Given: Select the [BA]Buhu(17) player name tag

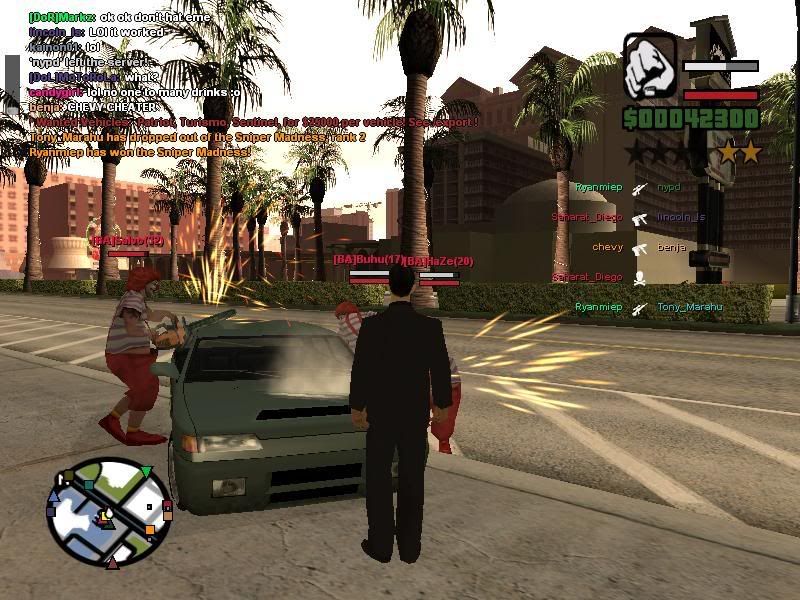Looking at the screenshot, I should [x=368, y=260].
